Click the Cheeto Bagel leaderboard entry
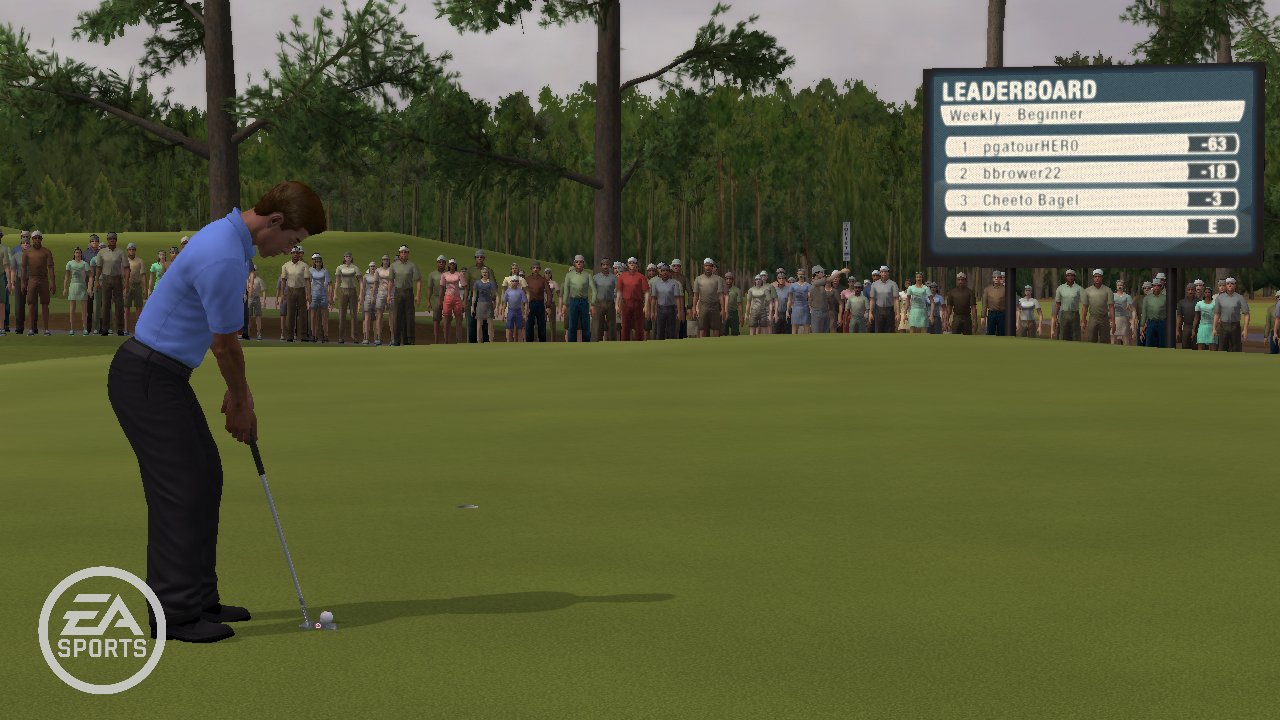The width and height of the screenshot is (1280, 720). (1091, 200)
